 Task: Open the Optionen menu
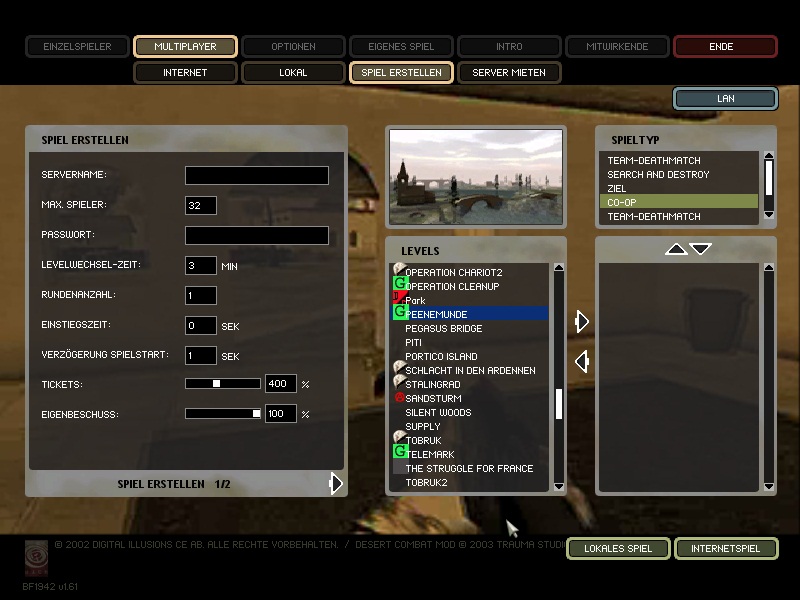(293, 46)
